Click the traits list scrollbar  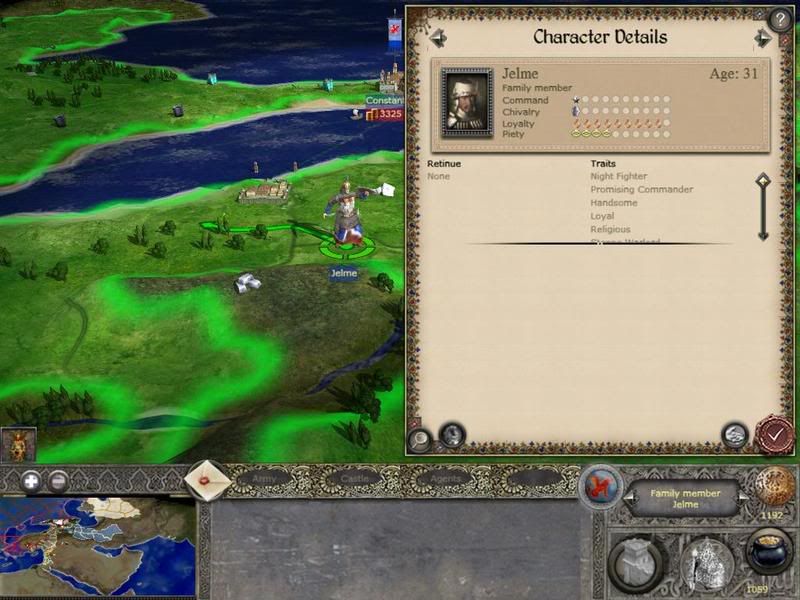pos(763,207)
